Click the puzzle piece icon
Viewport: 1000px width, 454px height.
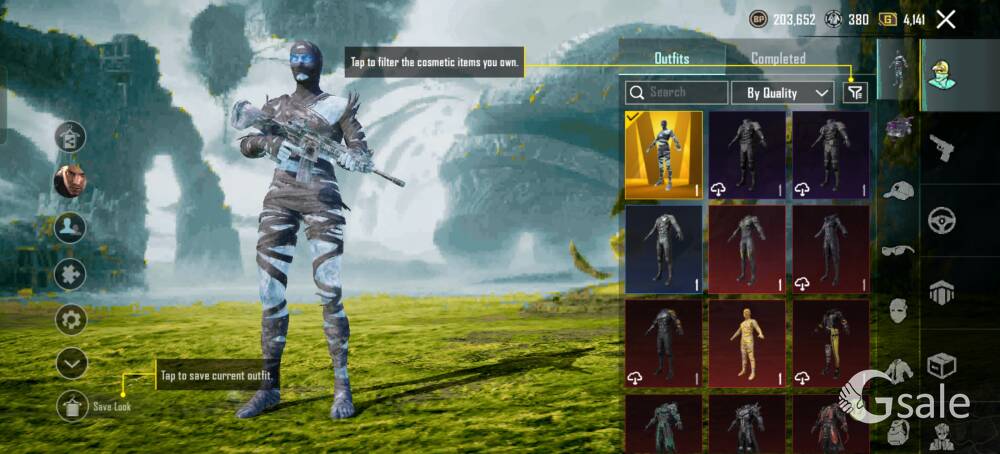coord(70,274)
